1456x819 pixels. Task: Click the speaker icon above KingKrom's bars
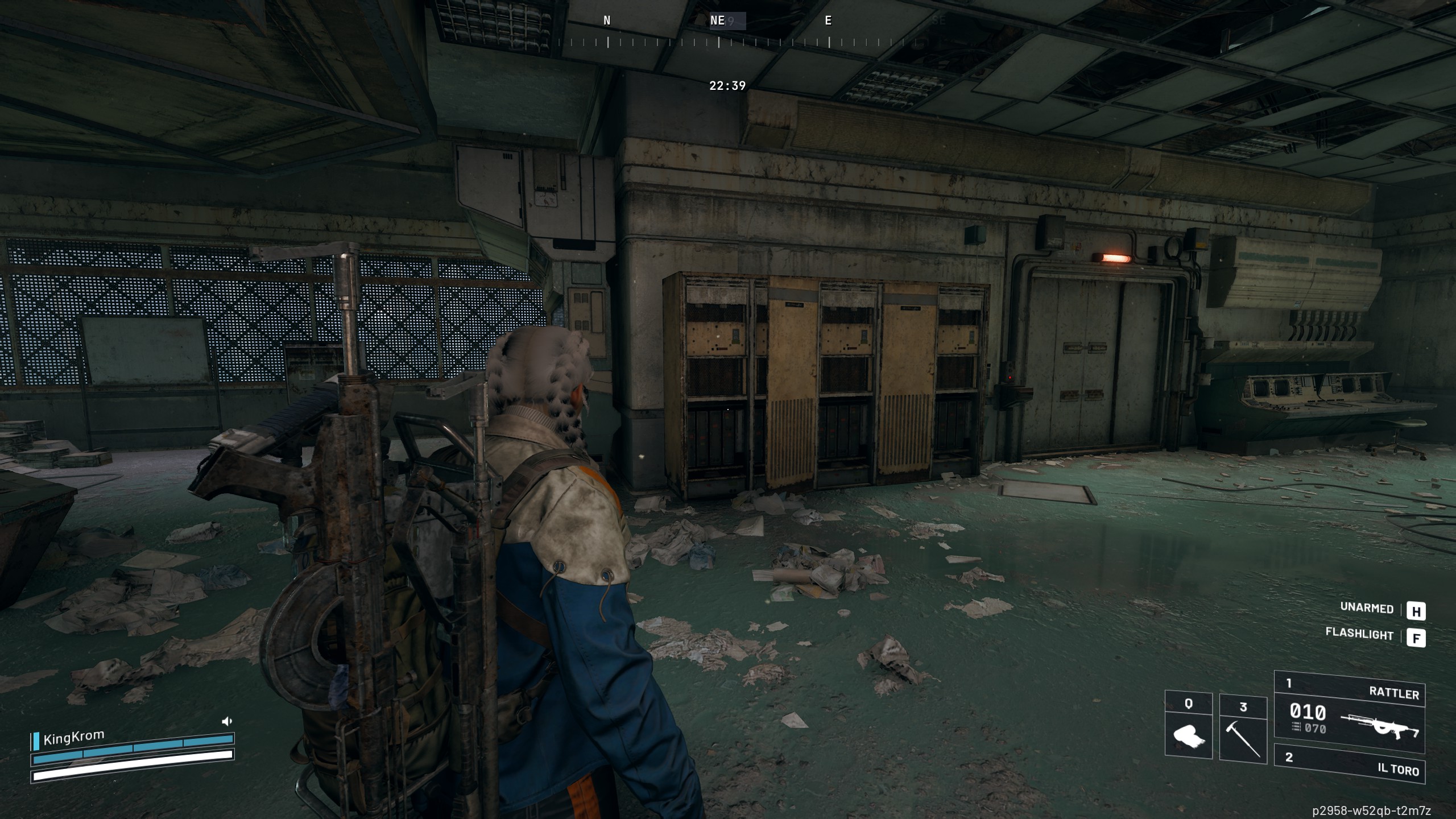227,722
